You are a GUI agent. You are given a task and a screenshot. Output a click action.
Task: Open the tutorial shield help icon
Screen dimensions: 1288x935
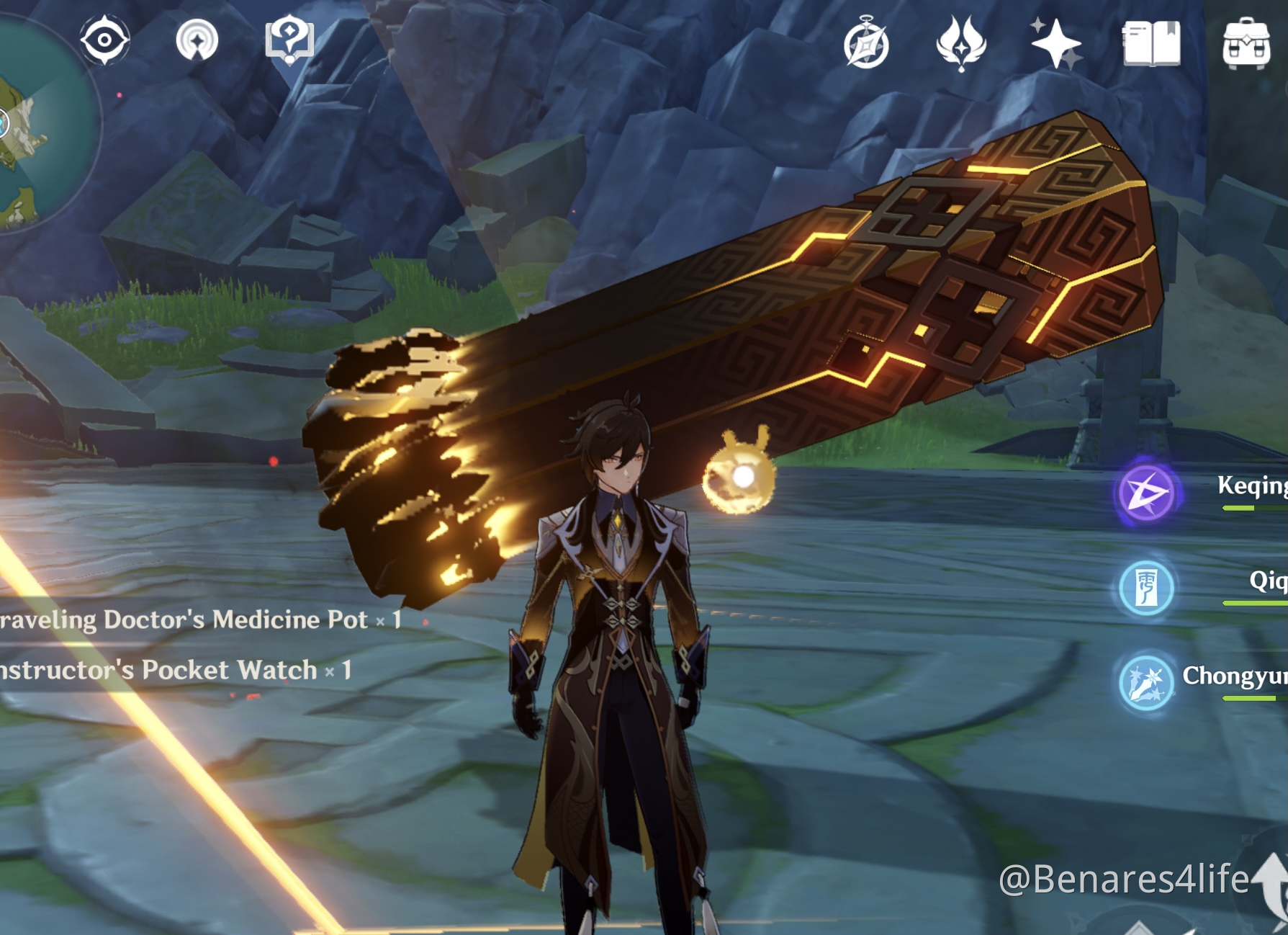point(289,41)
